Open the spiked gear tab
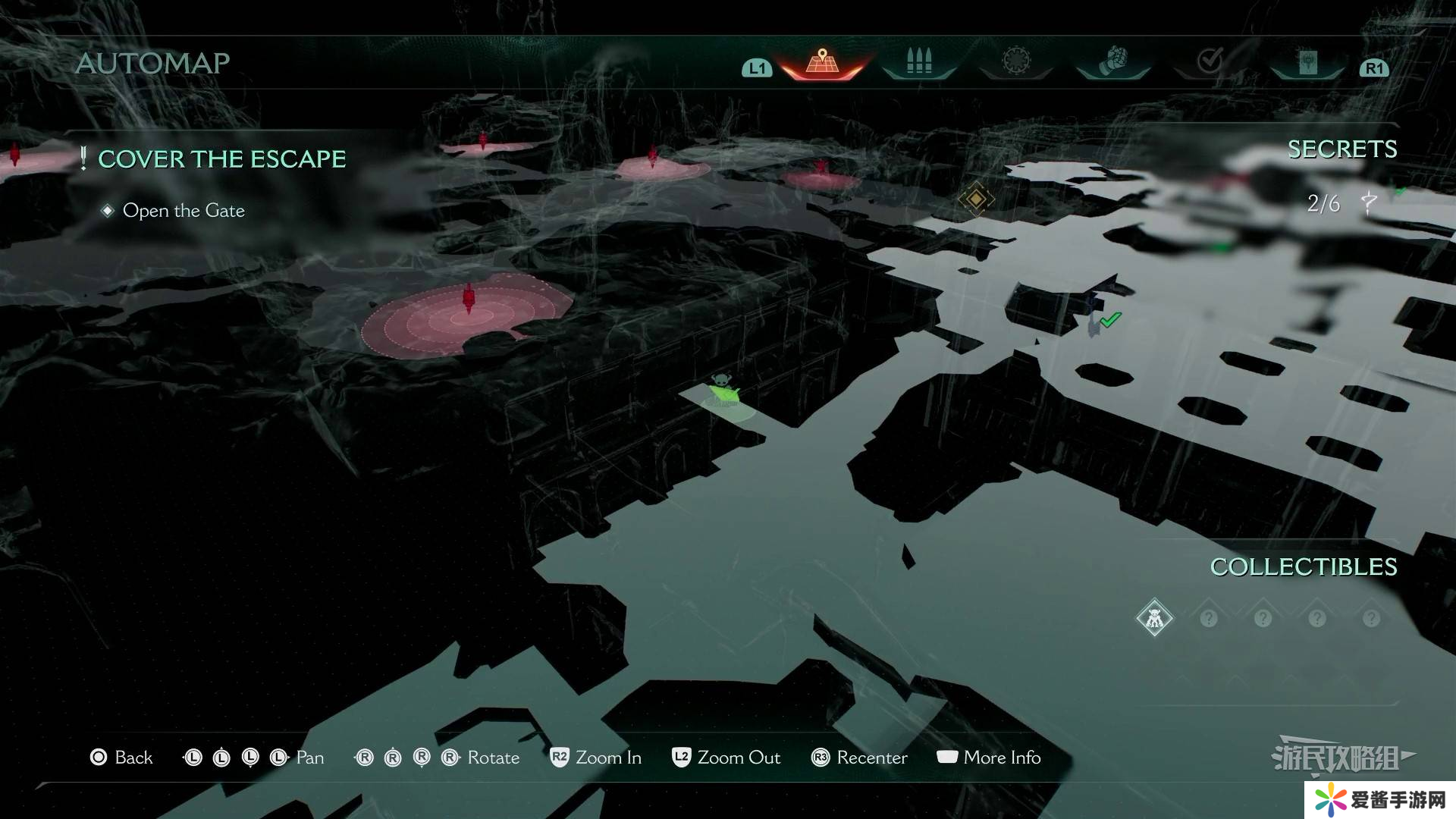Image resolution: width=1456 pixels, height=819 pixels. (x=1016, y=61)
